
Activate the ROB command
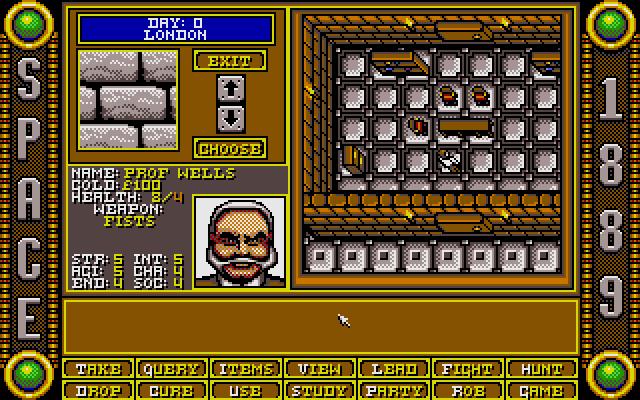[468, 390]
